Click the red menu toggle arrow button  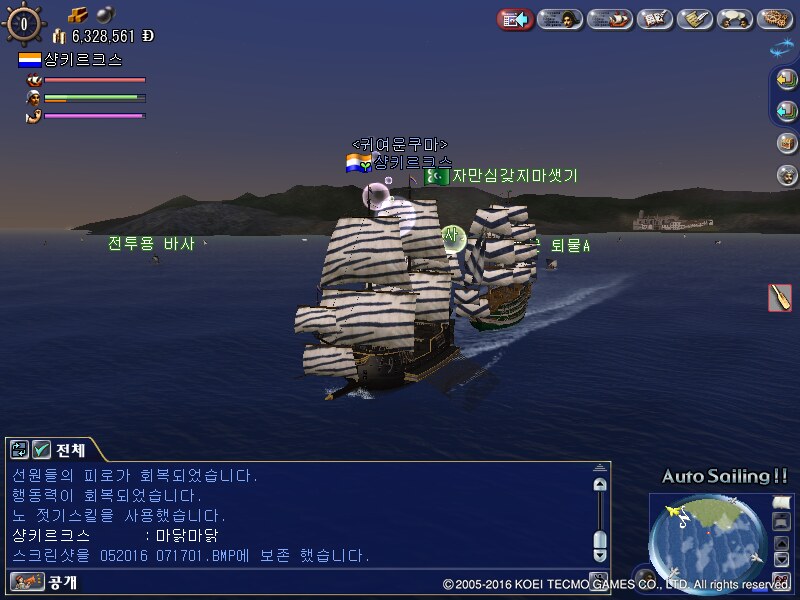coord(515,19)
